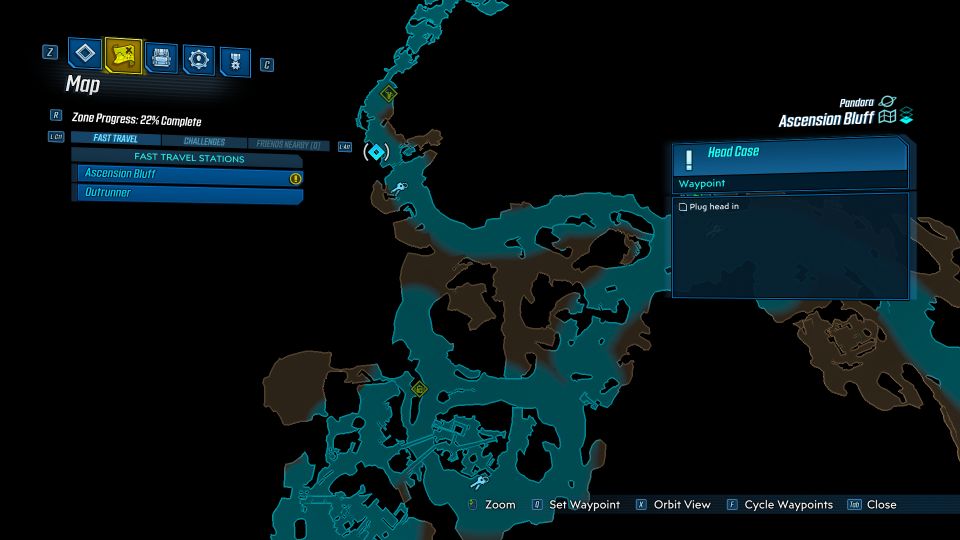Switch to Orbit View
The height and width of the screenshot is (540, 960).
pos(681,505)
